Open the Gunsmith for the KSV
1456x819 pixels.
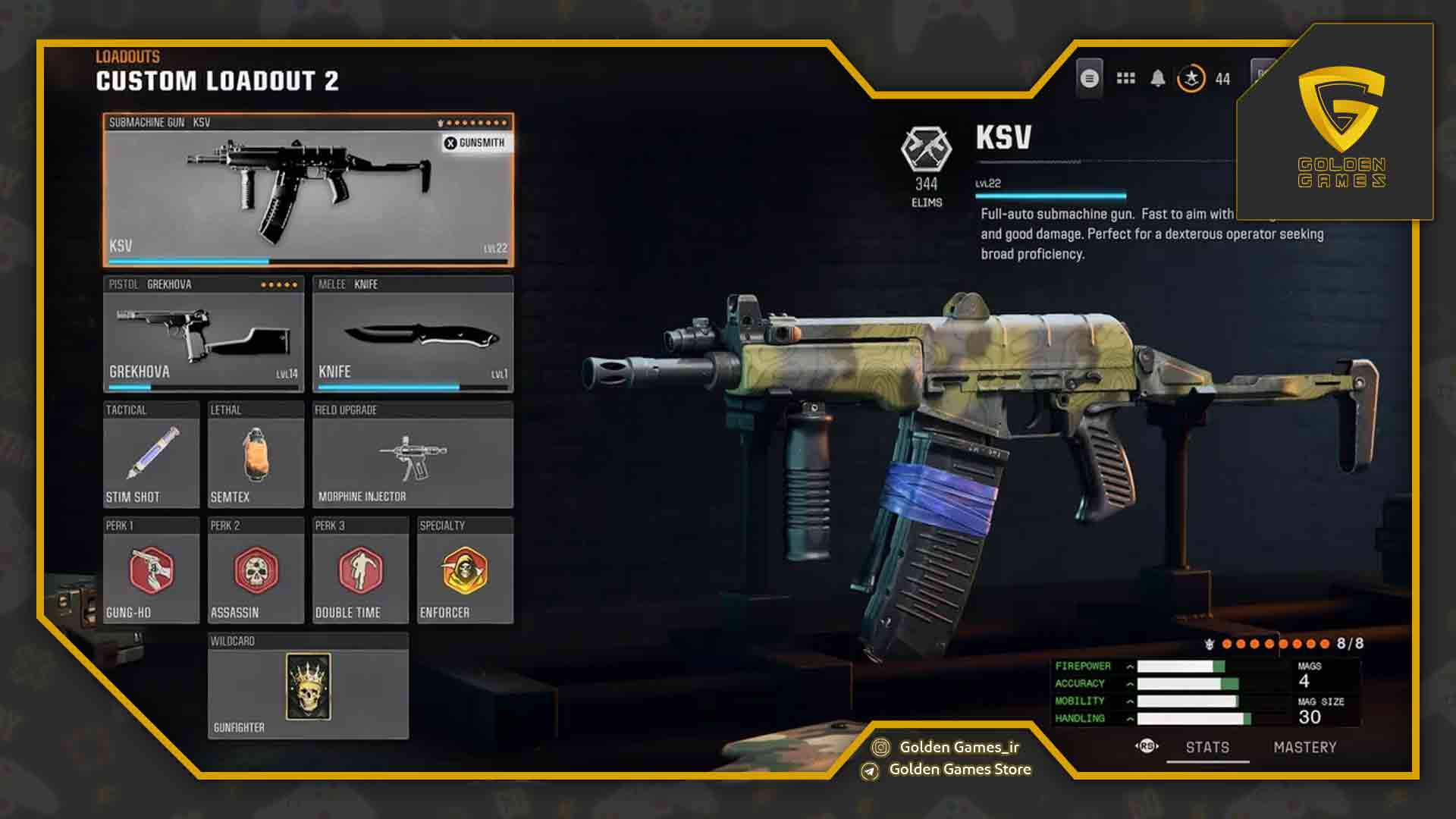click(476, 143)
